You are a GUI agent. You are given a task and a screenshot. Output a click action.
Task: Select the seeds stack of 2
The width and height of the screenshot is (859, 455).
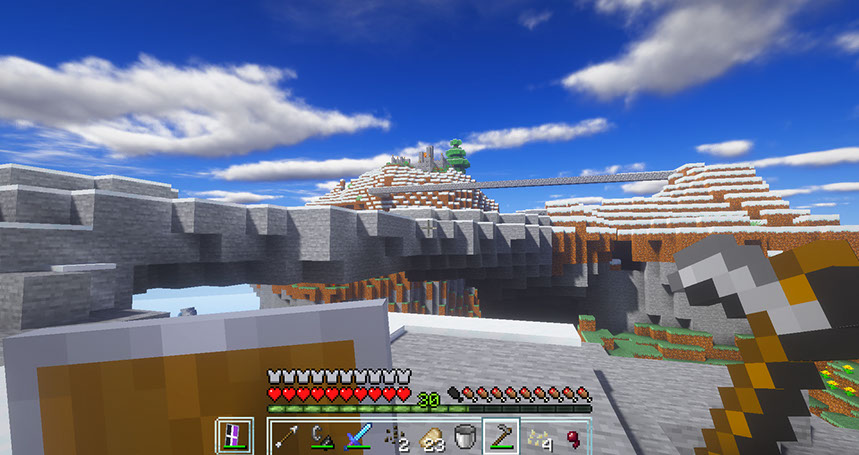[x=394, y=437]
